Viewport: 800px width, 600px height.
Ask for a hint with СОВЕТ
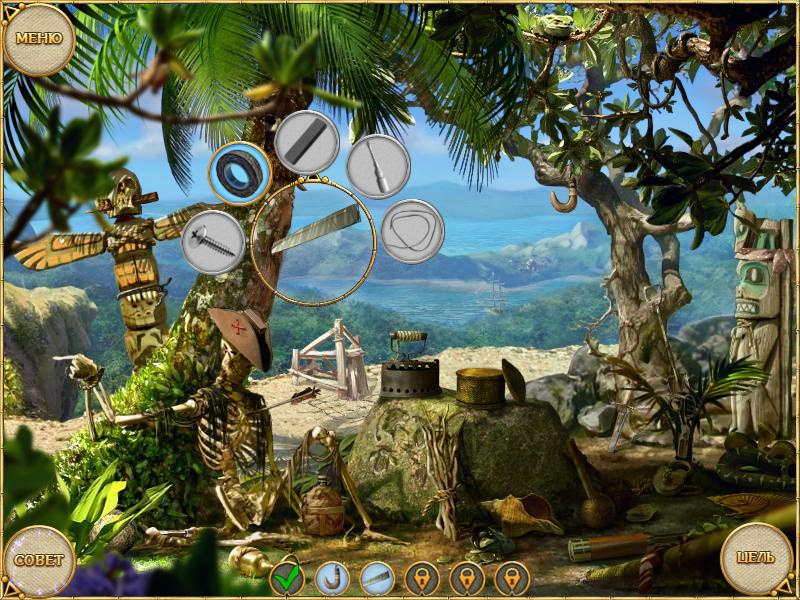pyautogui.click(x=38, y=560)
